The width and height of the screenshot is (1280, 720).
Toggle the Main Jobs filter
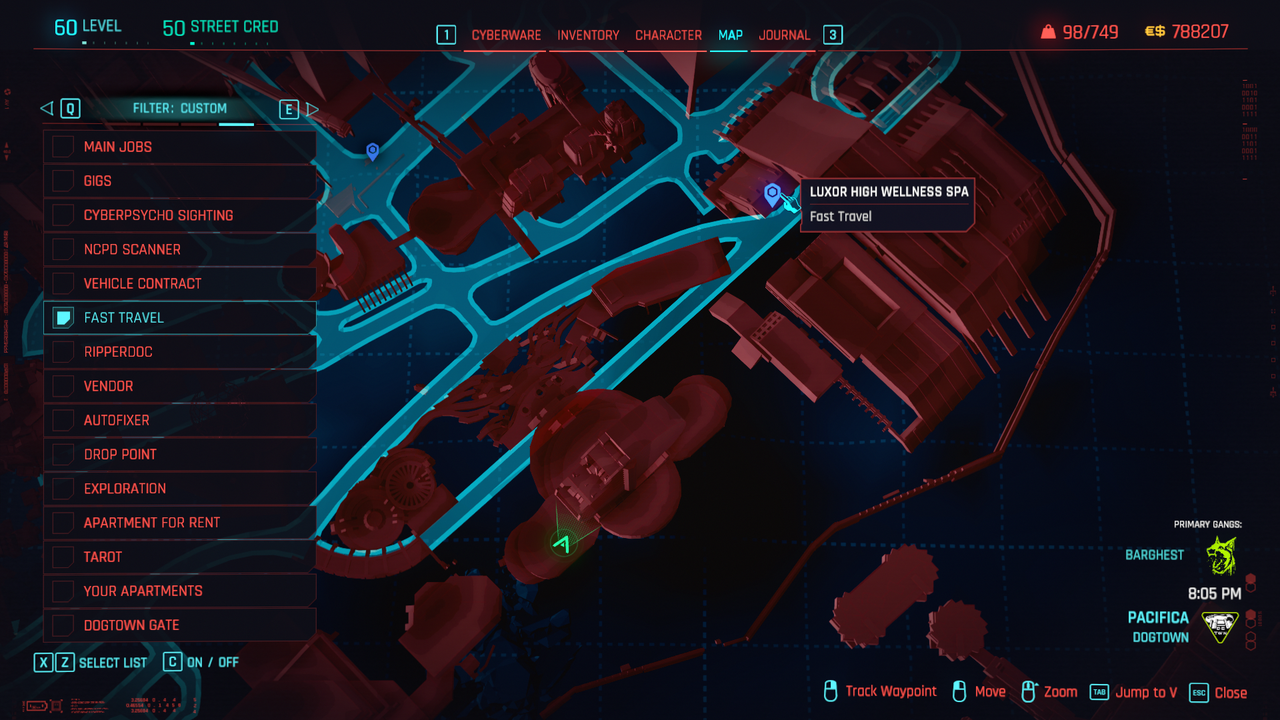pos(64,147)
